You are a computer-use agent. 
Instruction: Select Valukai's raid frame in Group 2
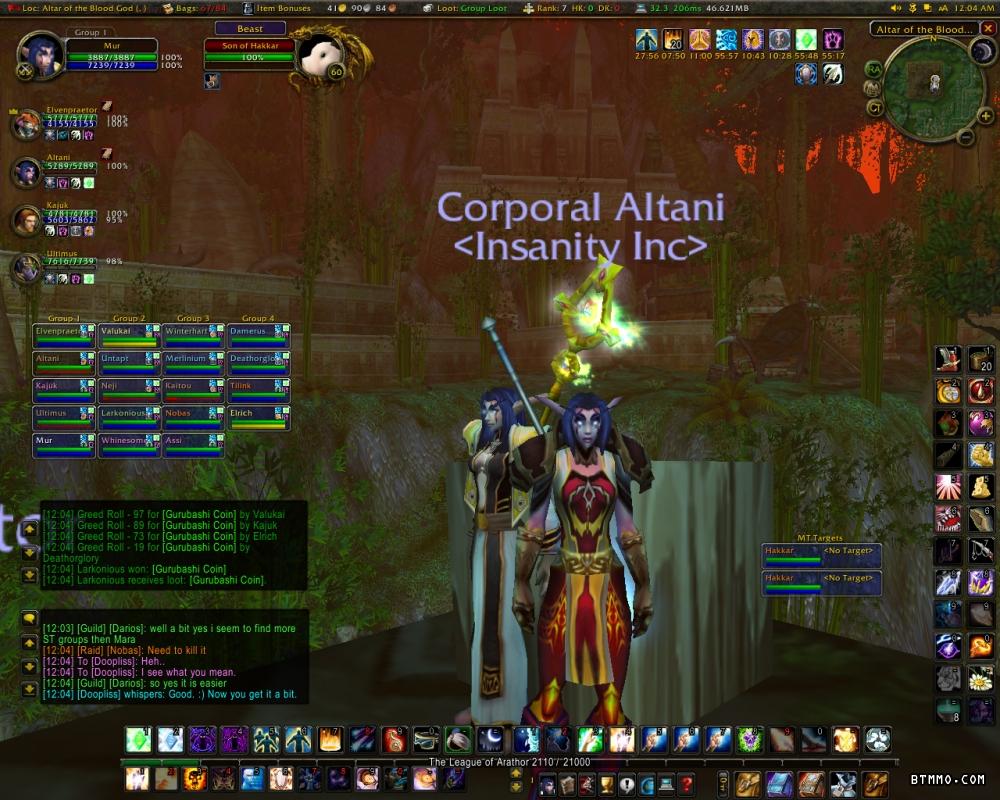pos(129,334)
